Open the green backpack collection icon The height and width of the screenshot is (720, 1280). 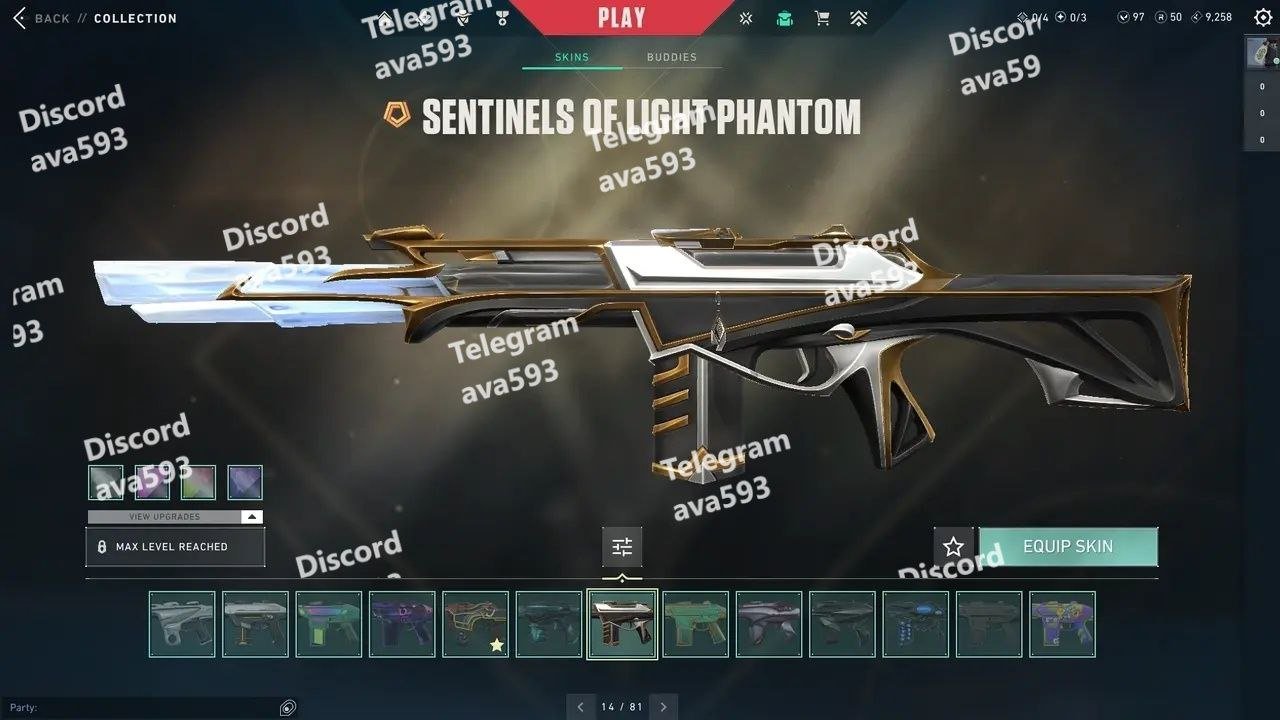[785, 18]
